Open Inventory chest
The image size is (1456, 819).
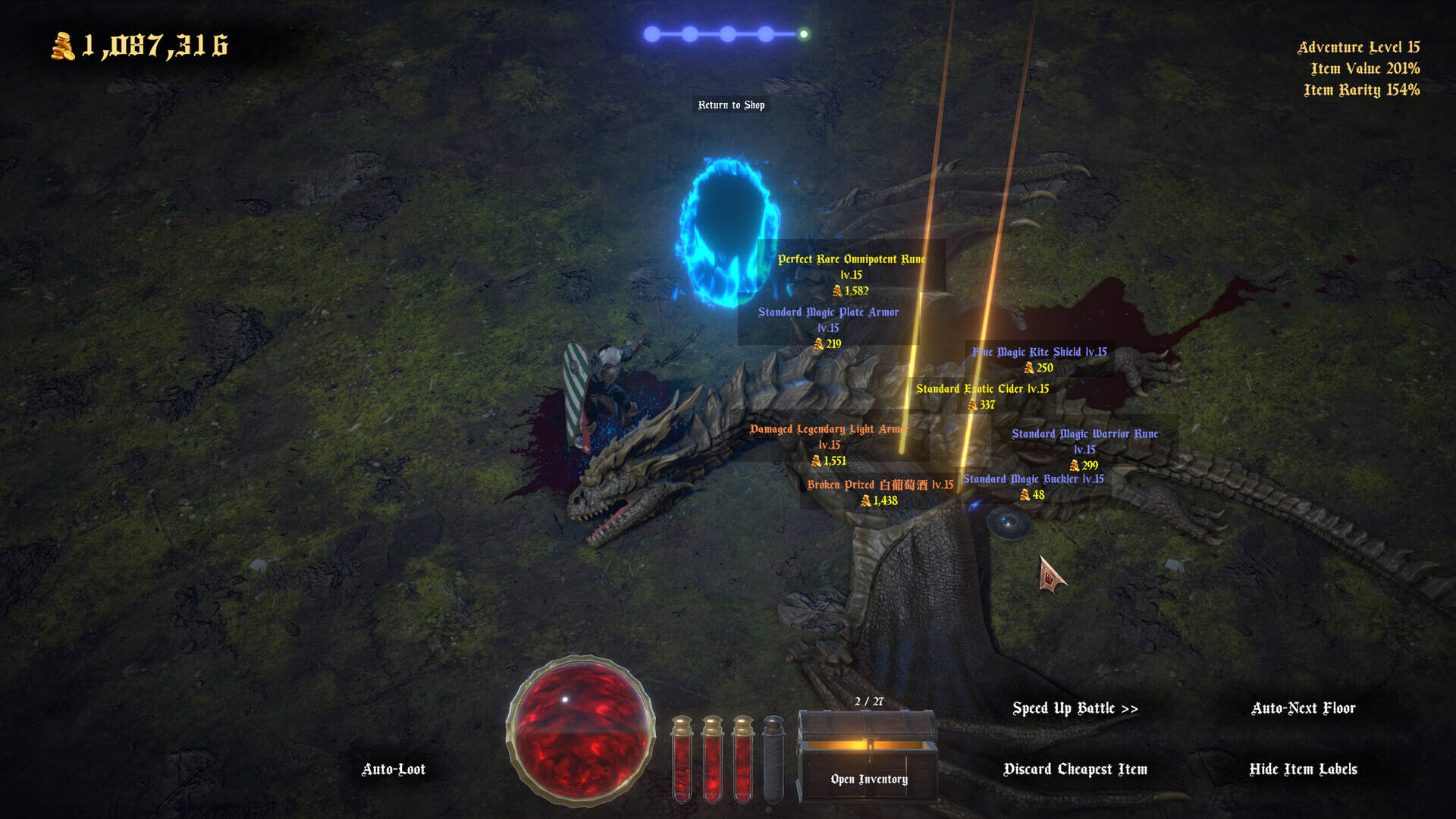click(868, 757)
